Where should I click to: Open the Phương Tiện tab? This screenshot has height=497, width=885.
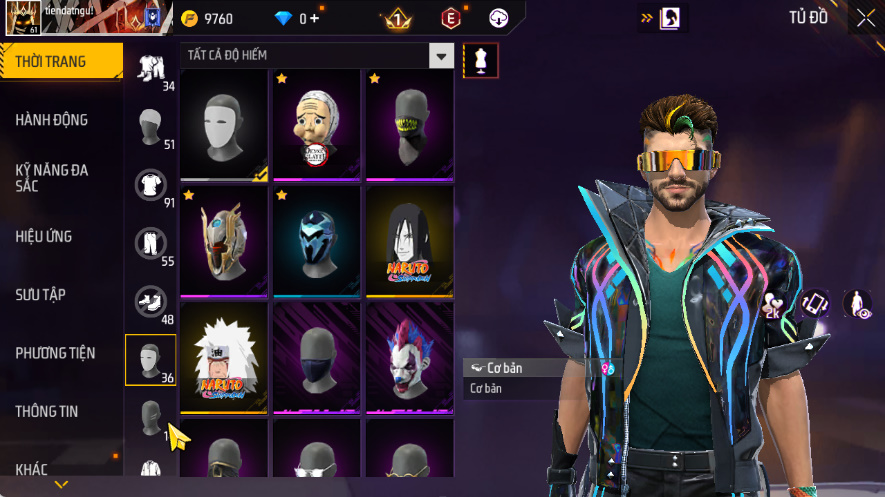coord(55,353)
